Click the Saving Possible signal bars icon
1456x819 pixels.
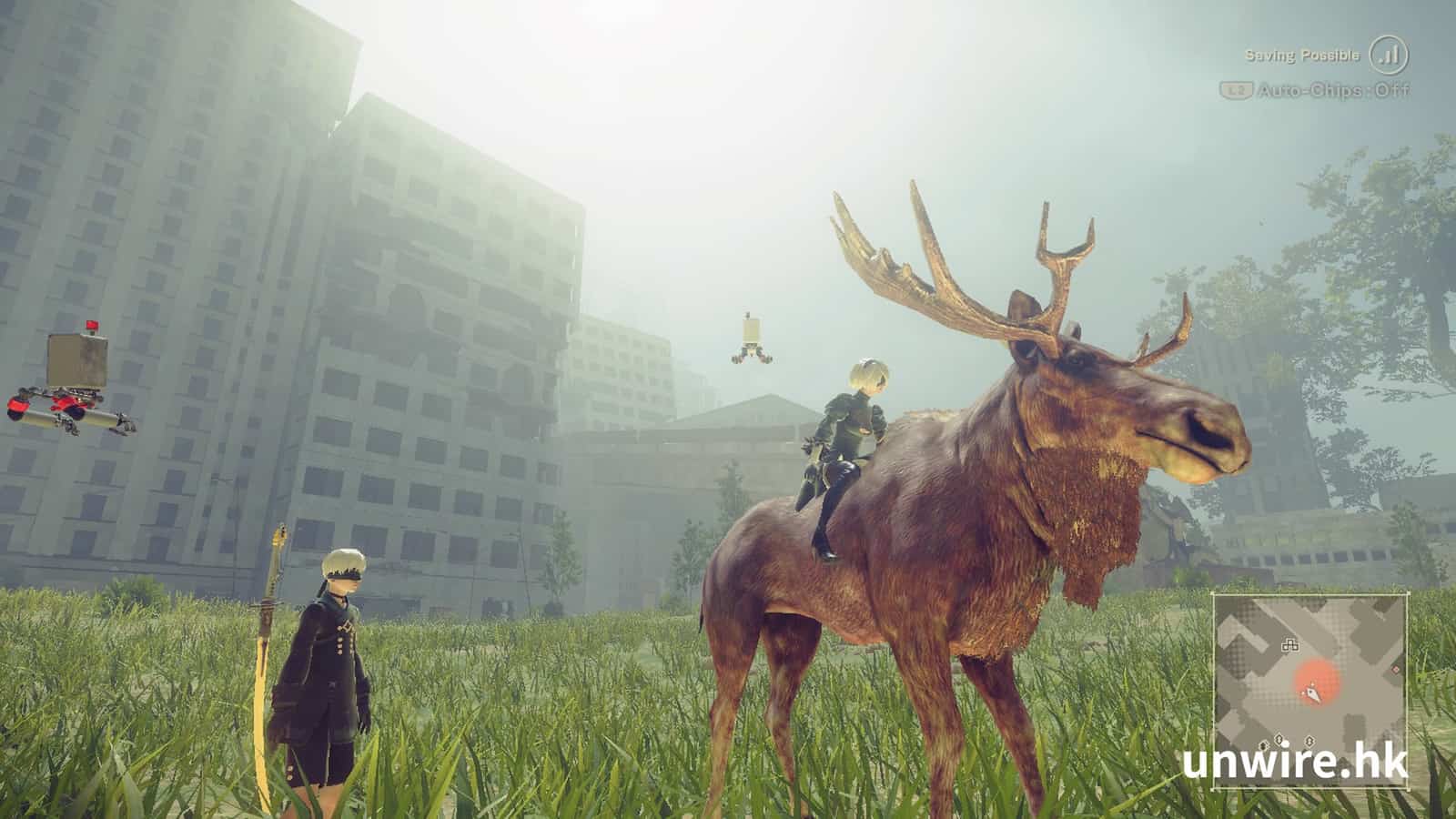1388,56
